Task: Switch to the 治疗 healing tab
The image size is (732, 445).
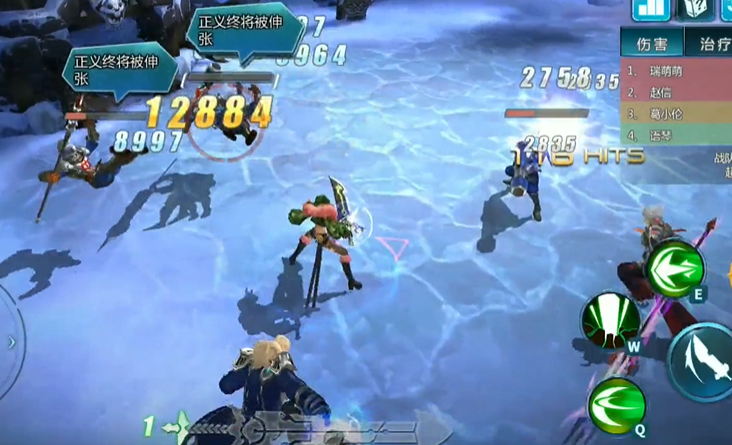Action: pyautogui.click(x=712, y=43)
